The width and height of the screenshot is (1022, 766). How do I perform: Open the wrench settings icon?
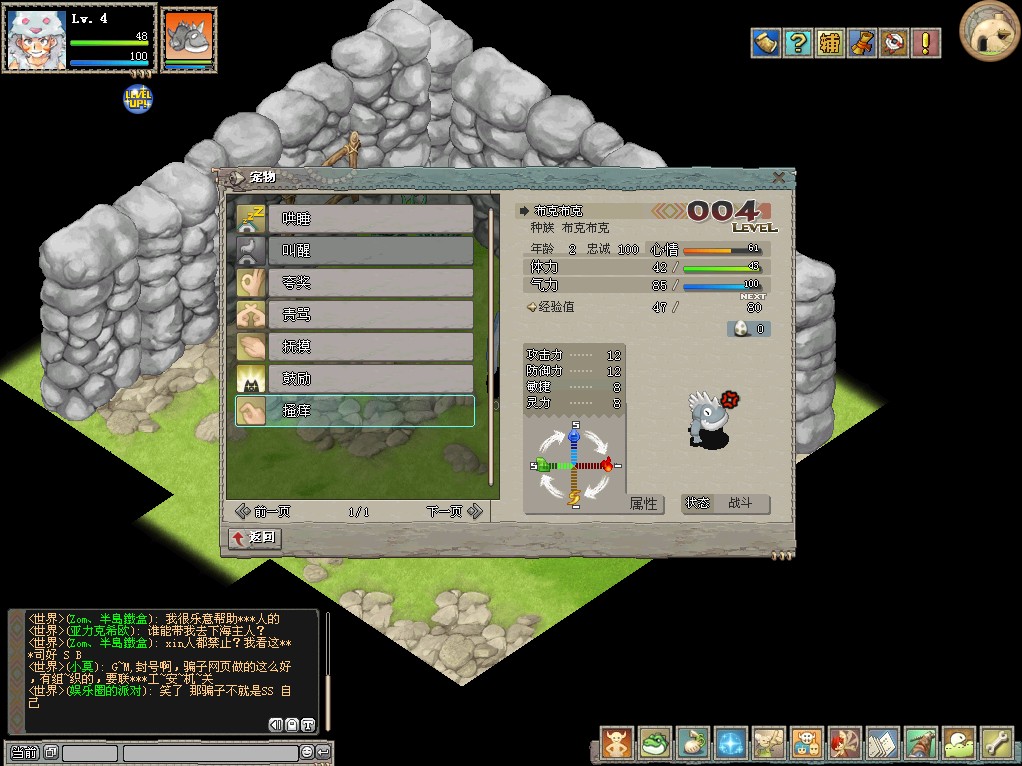996,743
